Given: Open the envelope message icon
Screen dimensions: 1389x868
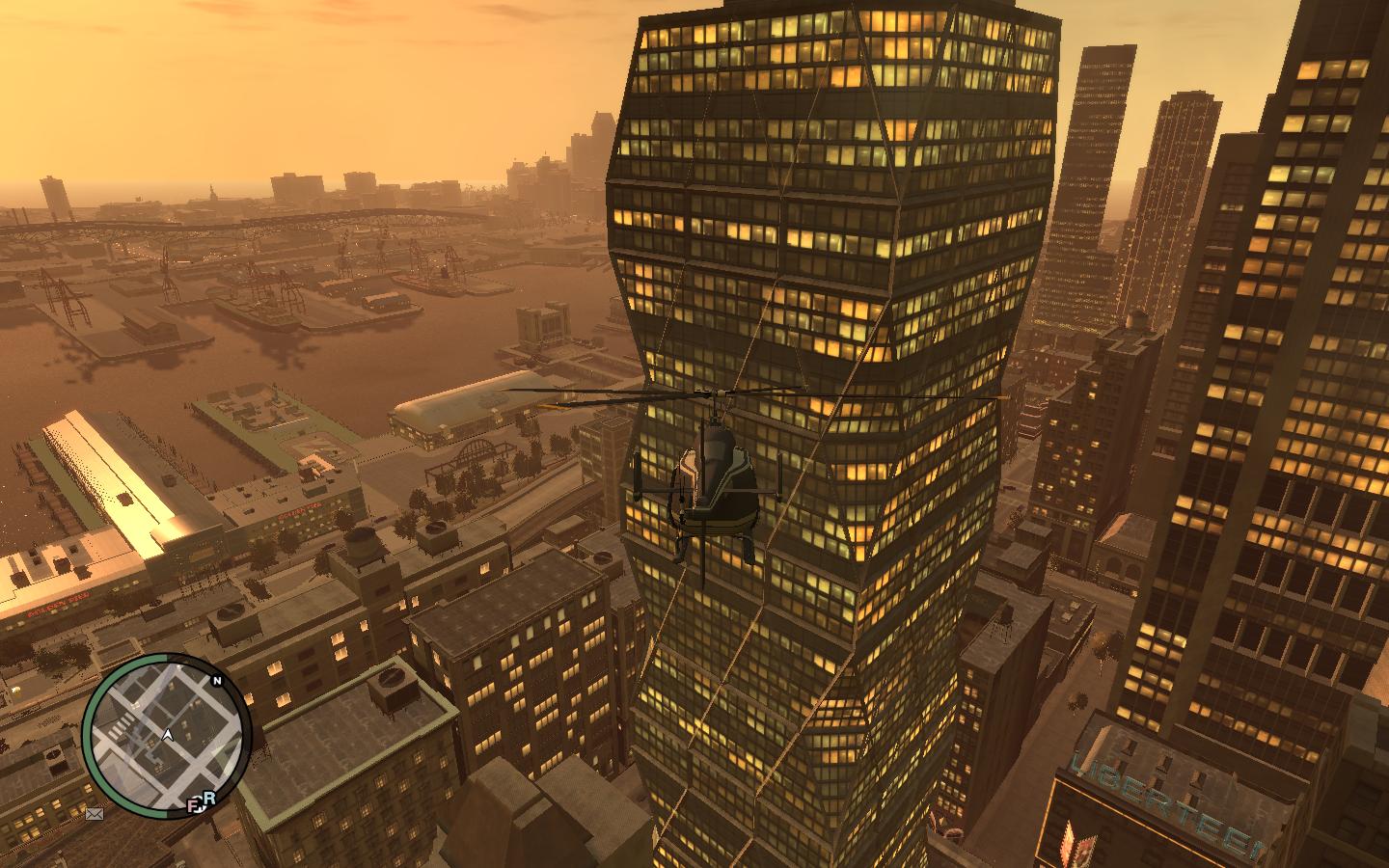Looking at the screenshot, I should (95, 814).
